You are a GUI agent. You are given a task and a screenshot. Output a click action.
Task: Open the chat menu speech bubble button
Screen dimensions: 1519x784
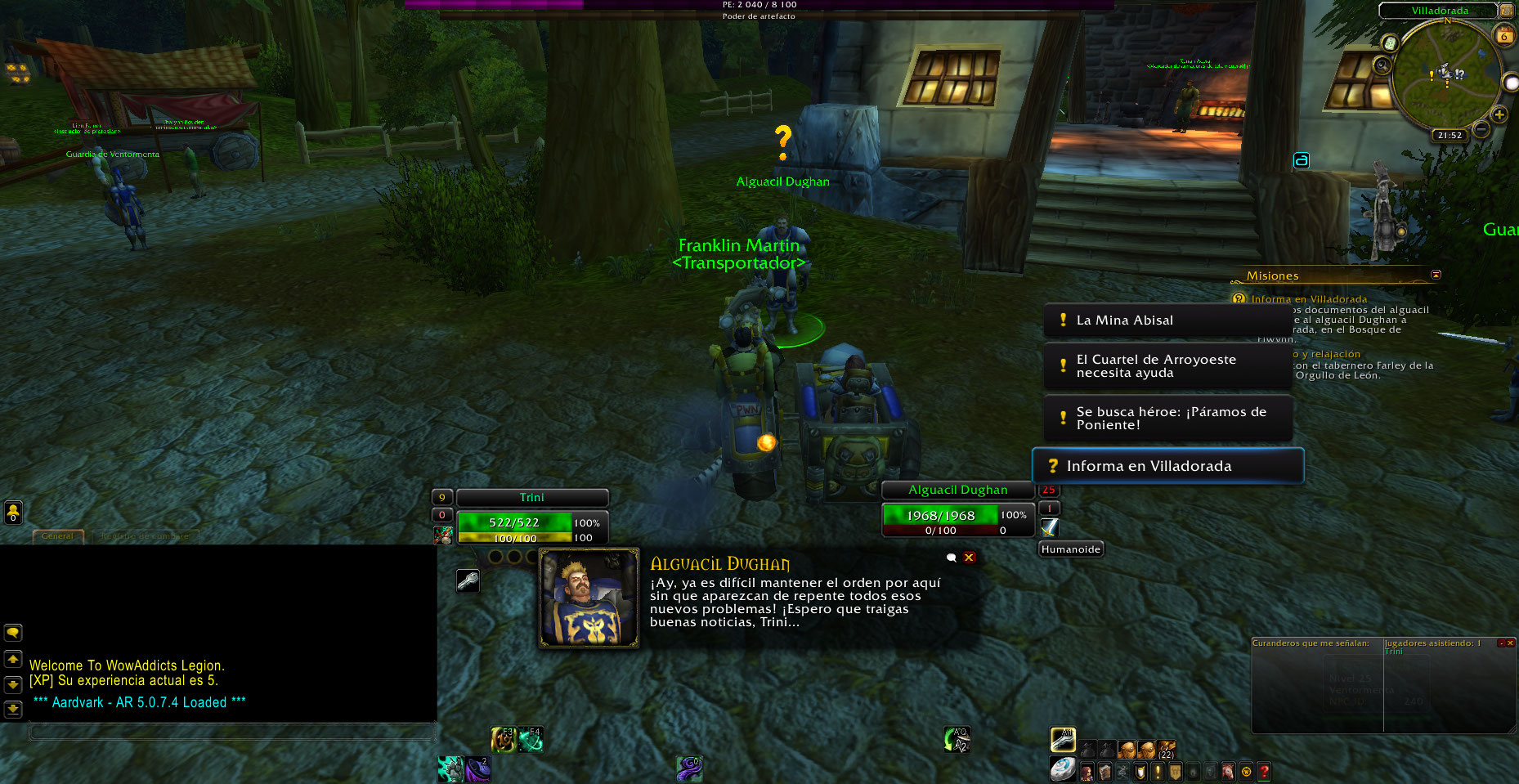(x=13, y=633)
